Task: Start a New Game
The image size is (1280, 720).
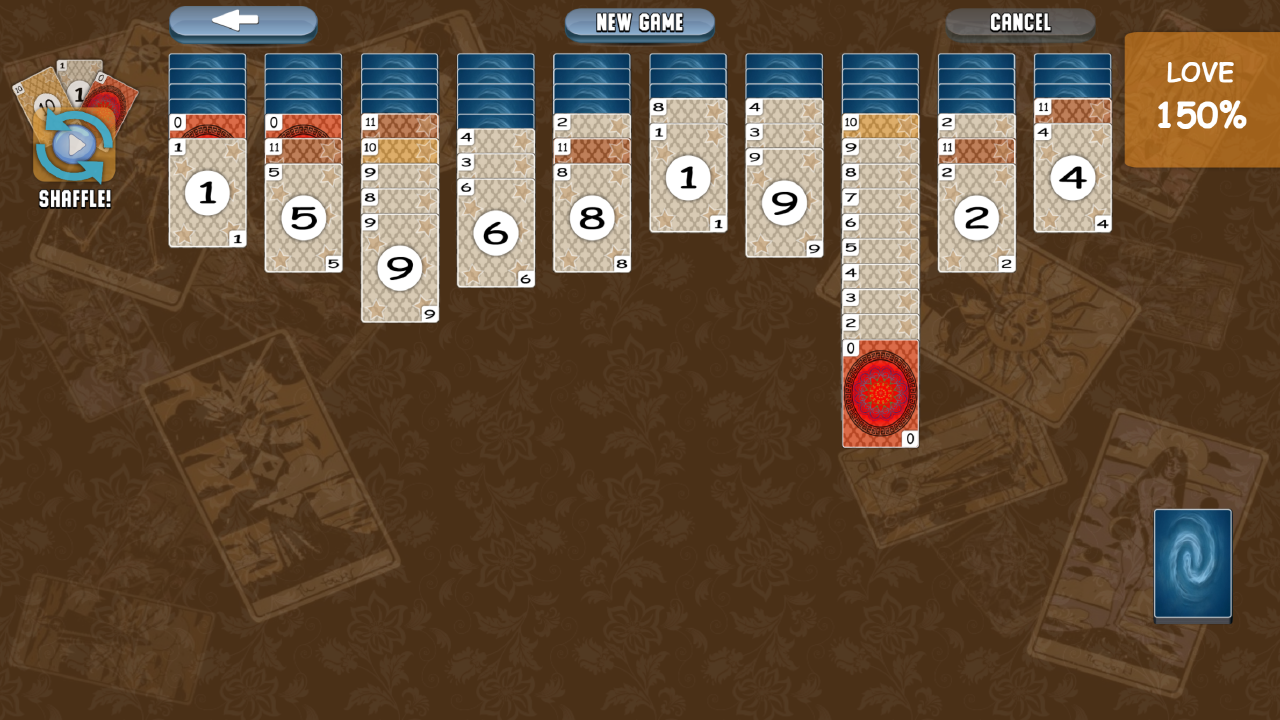Action: pos(639,22)
